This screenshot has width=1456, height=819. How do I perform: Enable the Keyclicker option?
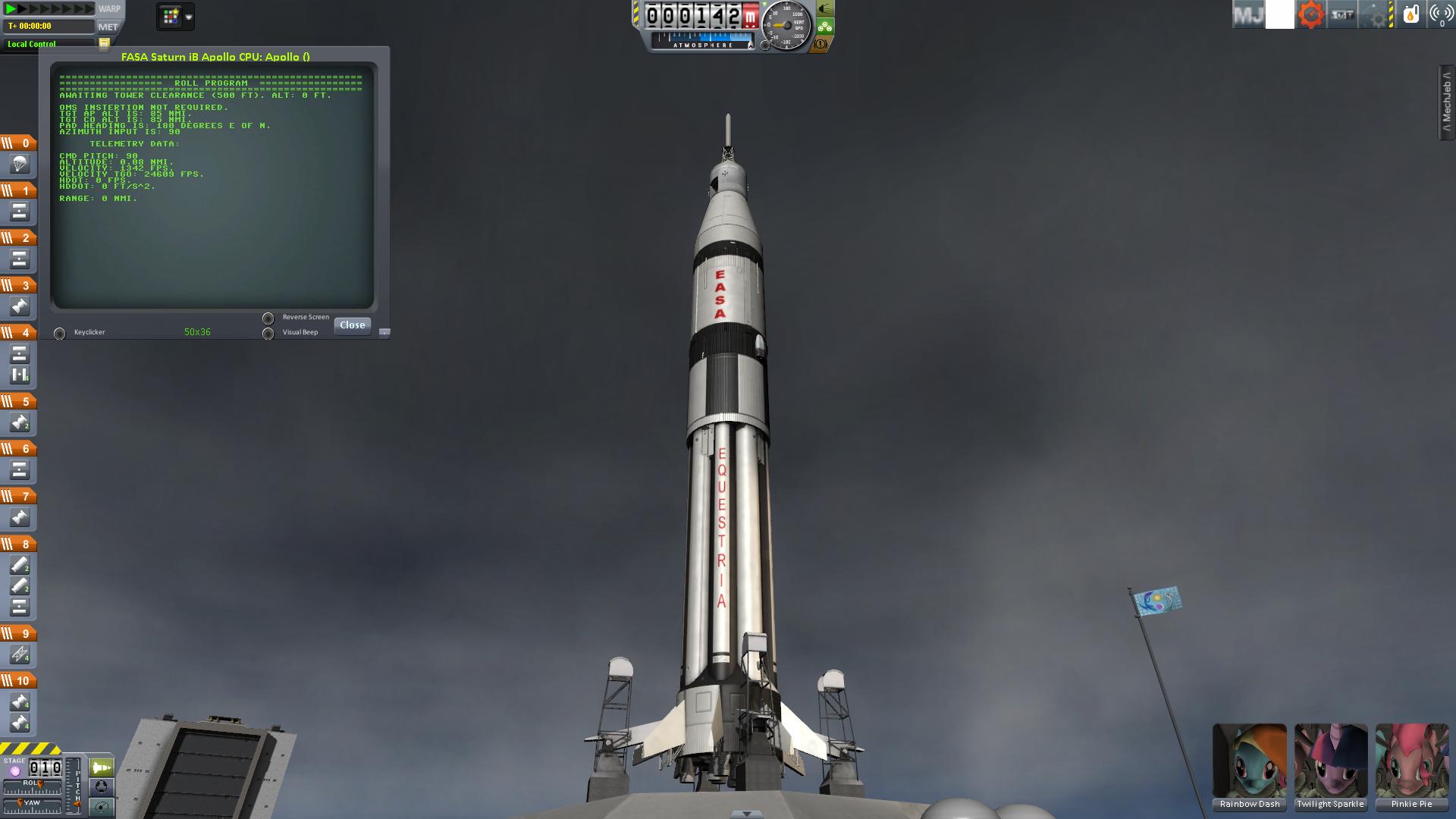click(x=59, y=334)
